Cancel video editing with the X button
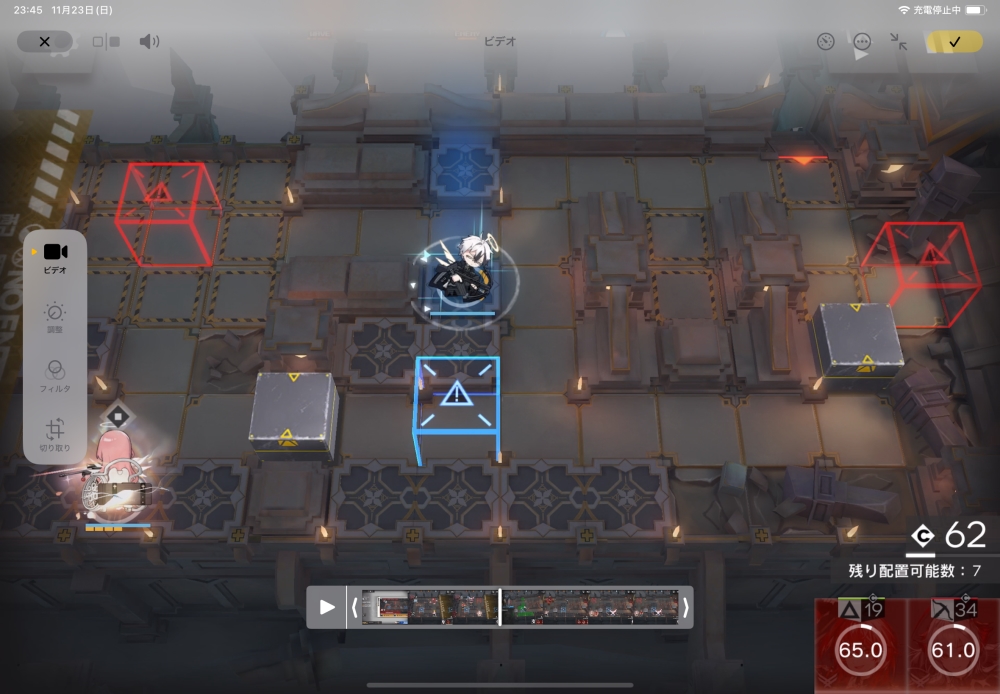1000x694 pixels. pyautogui.click(x=44, y=41)
